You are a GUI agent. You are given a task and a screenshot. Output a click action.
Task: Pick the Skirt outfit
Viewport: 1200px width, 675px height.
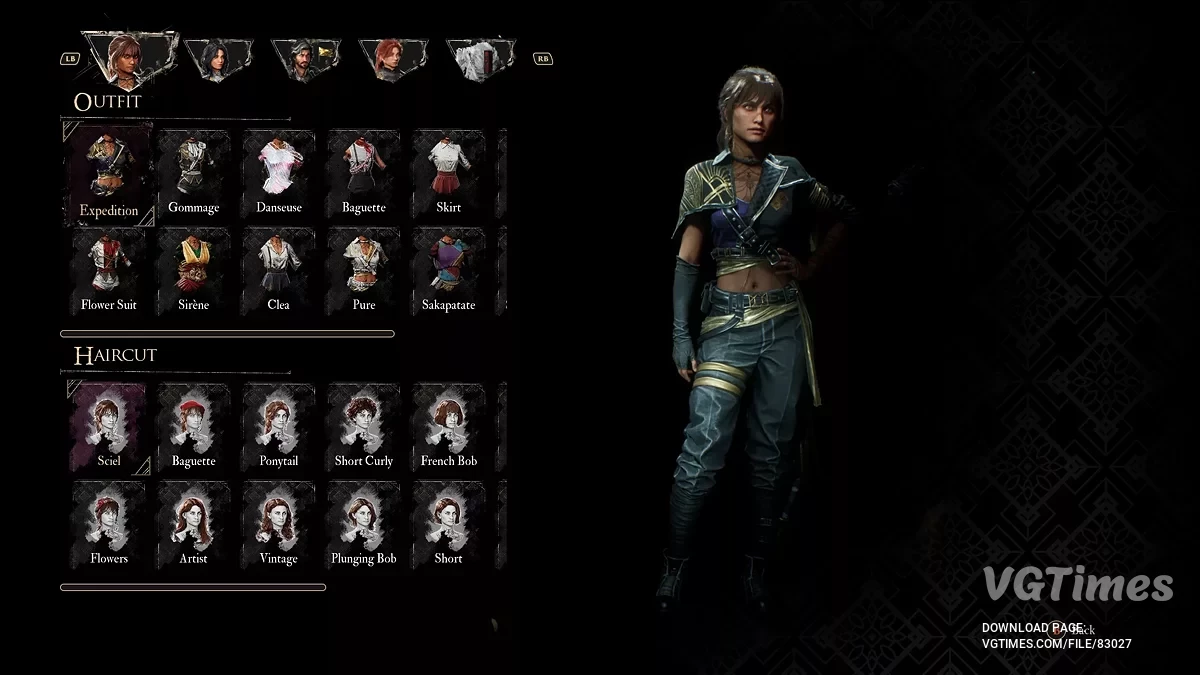click(x=448, y=172)
